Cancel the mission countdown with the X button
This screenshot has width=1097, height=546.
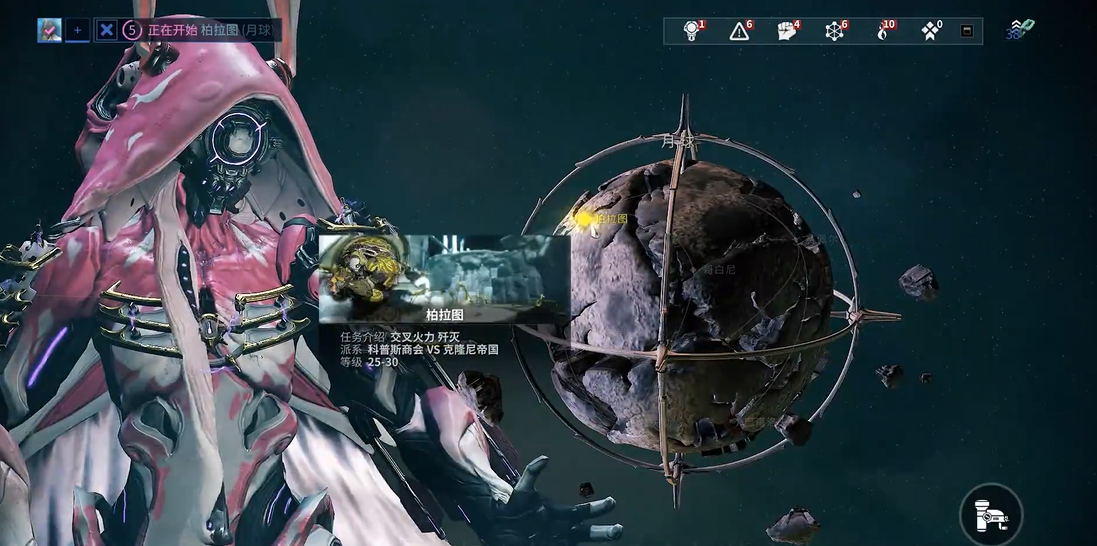point(107,30)
